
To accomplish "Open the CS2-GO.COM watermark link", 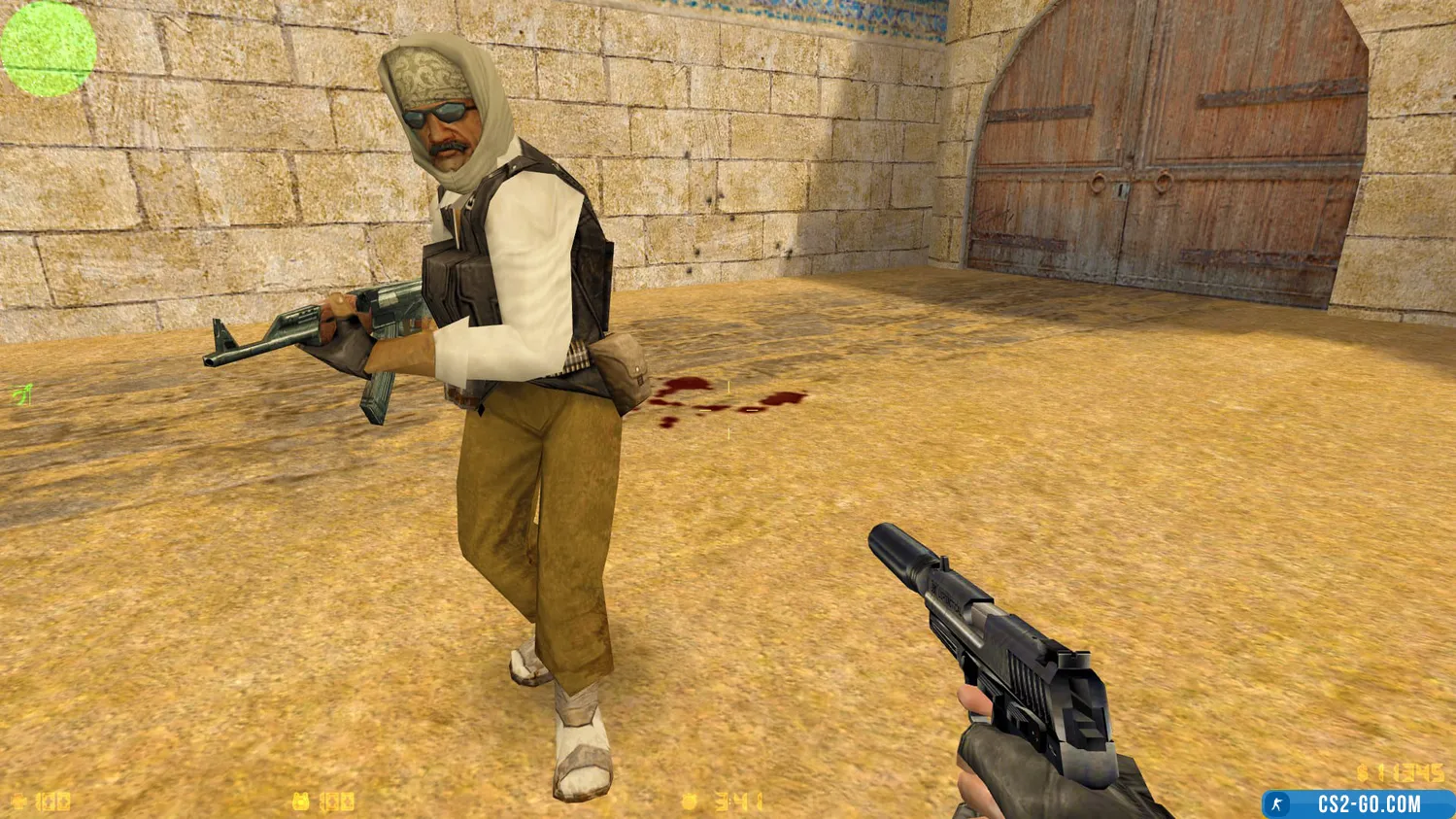I will [x=1358, y=803].
